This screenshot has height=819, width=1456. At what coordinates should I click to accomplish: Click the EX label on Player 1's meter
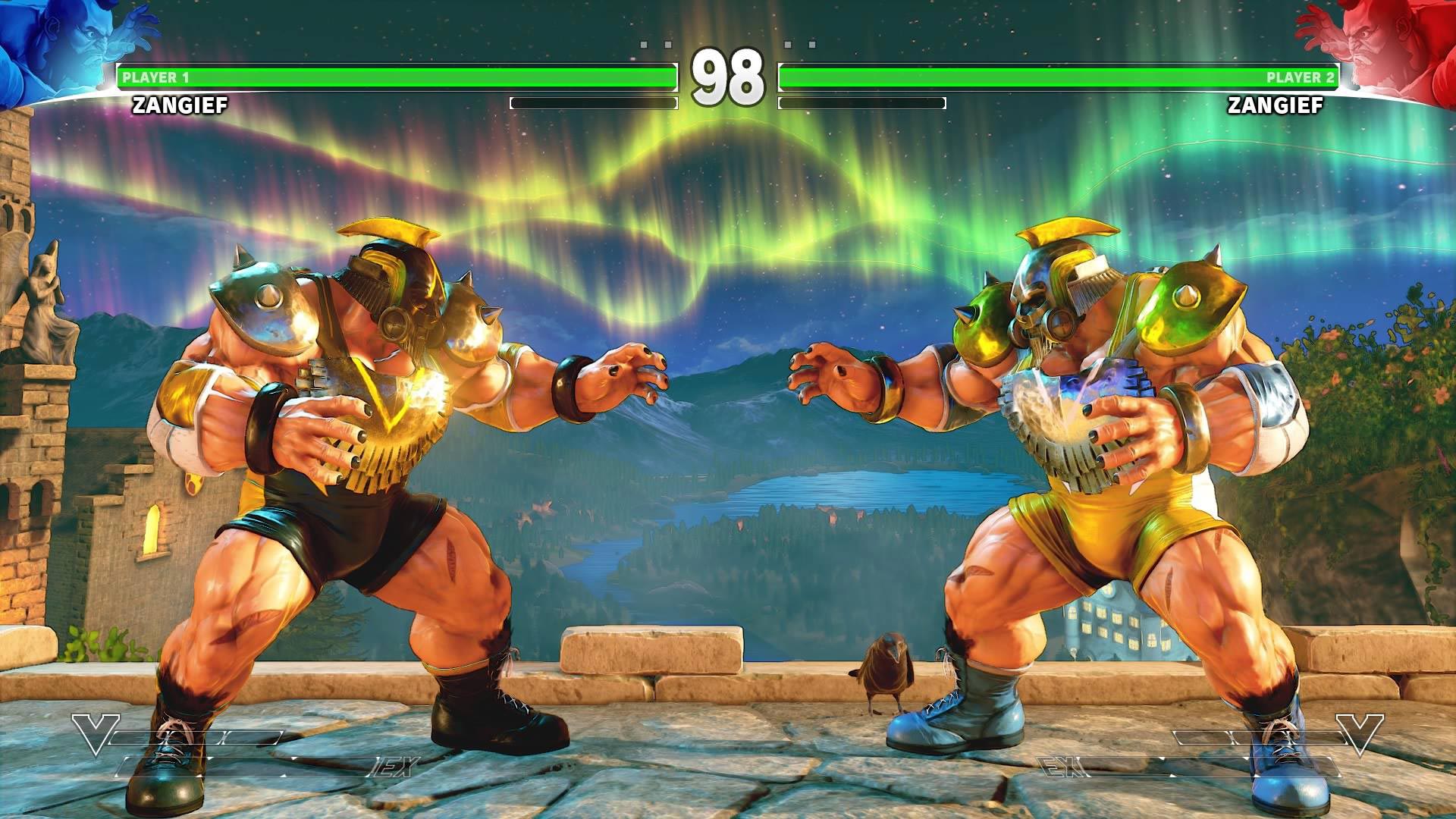pyautogui.click(x=394, y=766)
